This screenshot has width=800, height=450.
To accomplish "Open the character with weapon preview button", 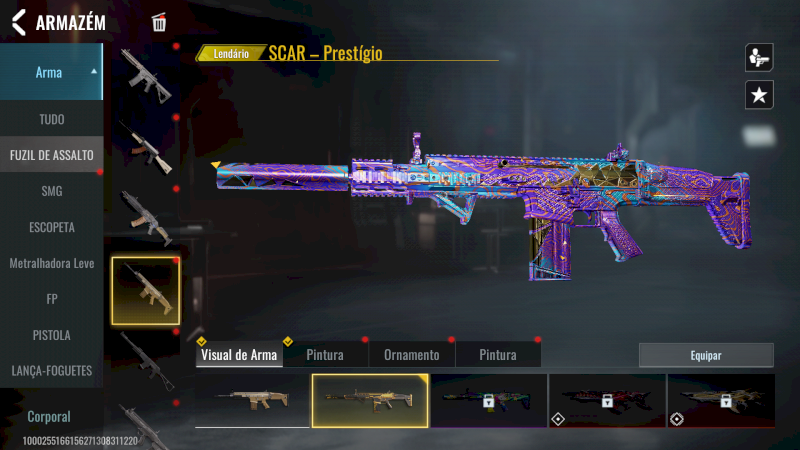I will pyautogui.click(x=759, y=58).
